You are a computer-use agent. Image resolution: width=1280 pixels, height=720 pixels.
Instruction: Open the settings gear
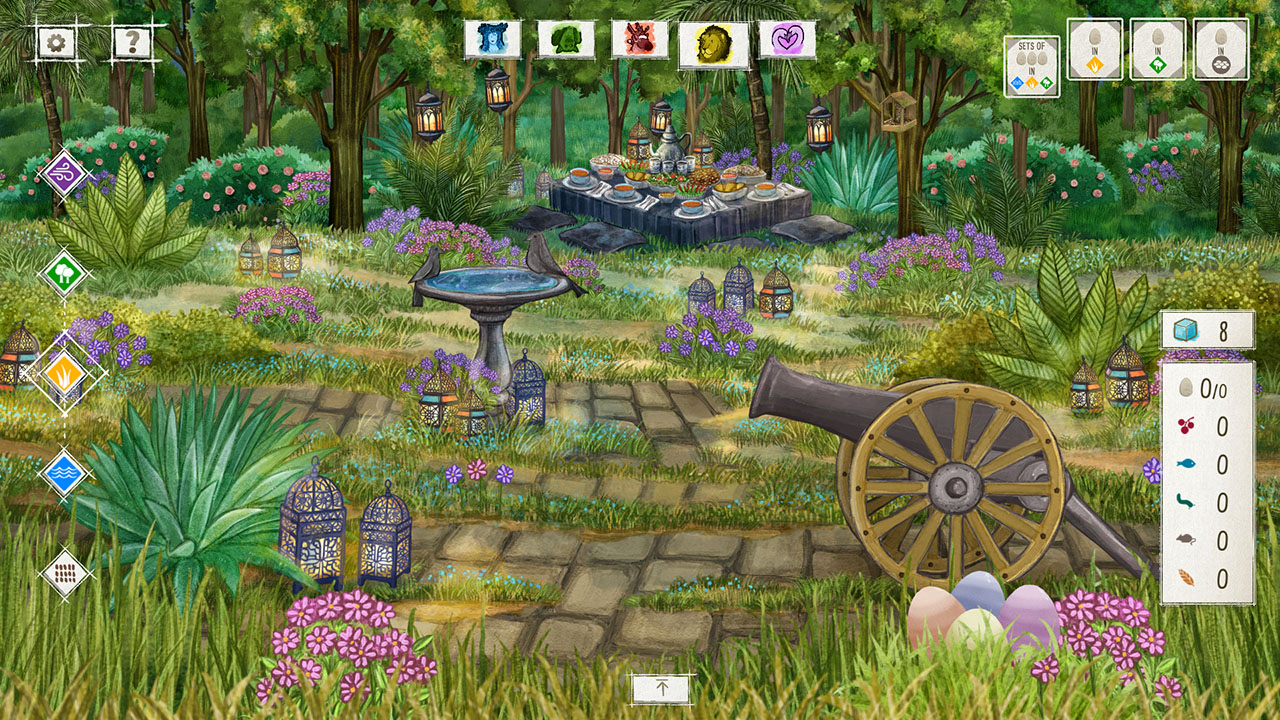tap(57, 42)
